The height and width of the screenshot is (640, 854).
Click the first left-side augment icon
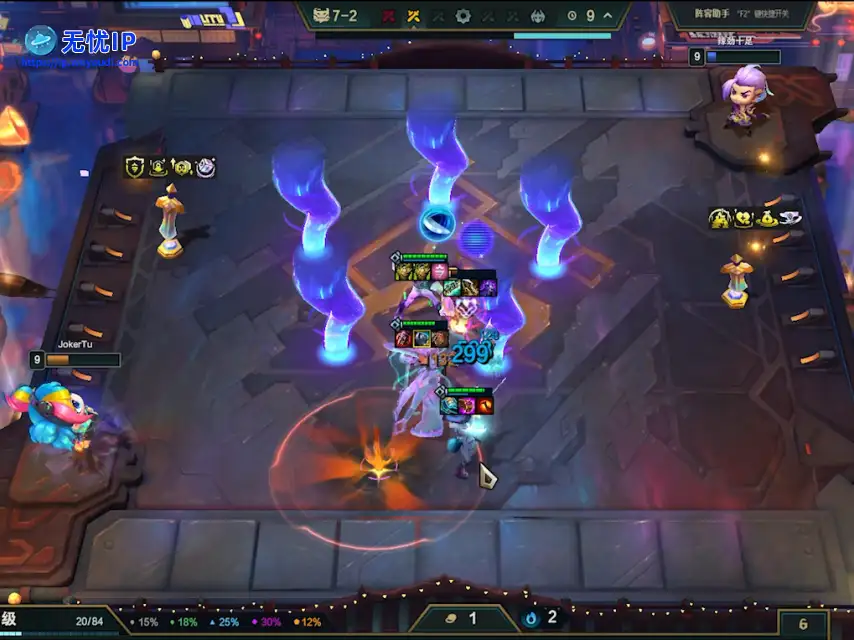coord(135,167)
